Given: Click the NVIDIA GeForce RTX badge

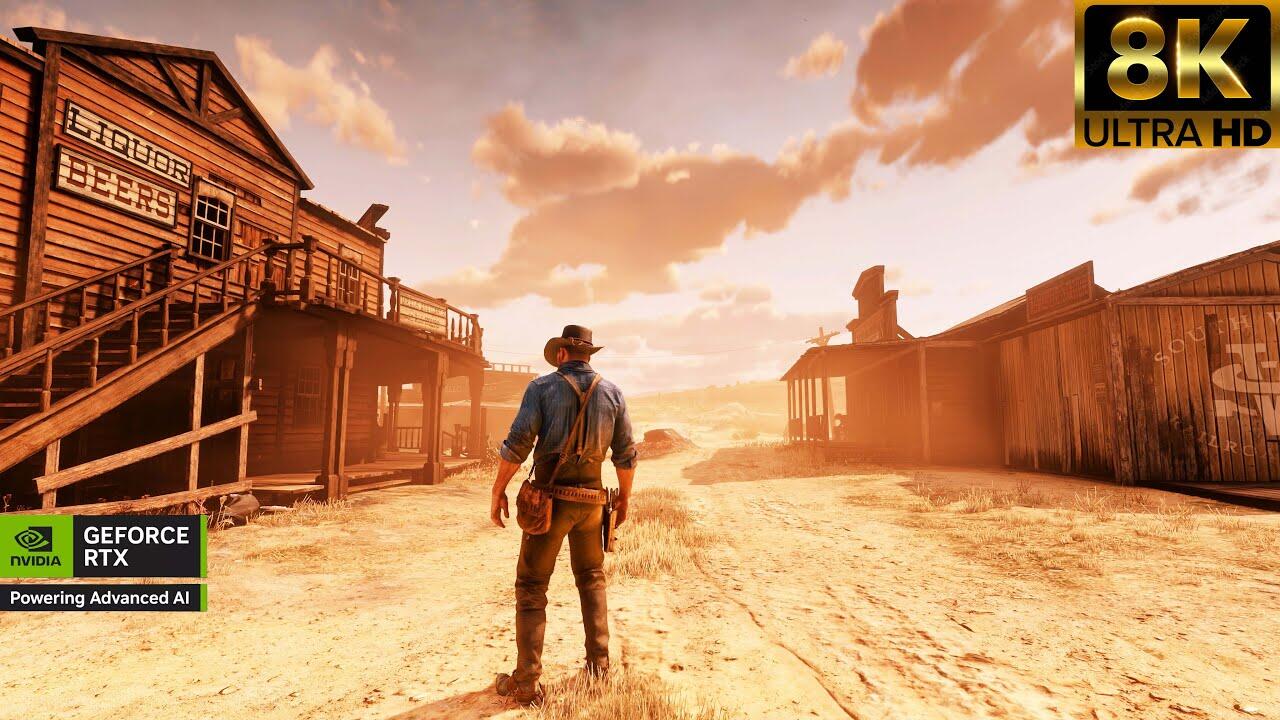Looking at the screenshot, I should point(103,561).
